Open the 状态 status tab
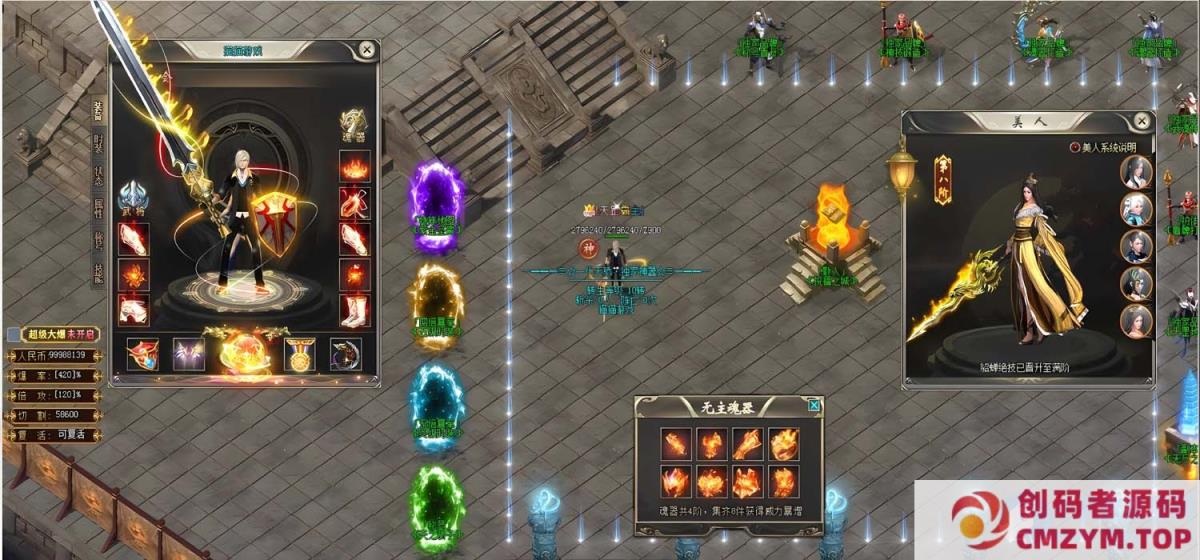 tap(98, 176)
